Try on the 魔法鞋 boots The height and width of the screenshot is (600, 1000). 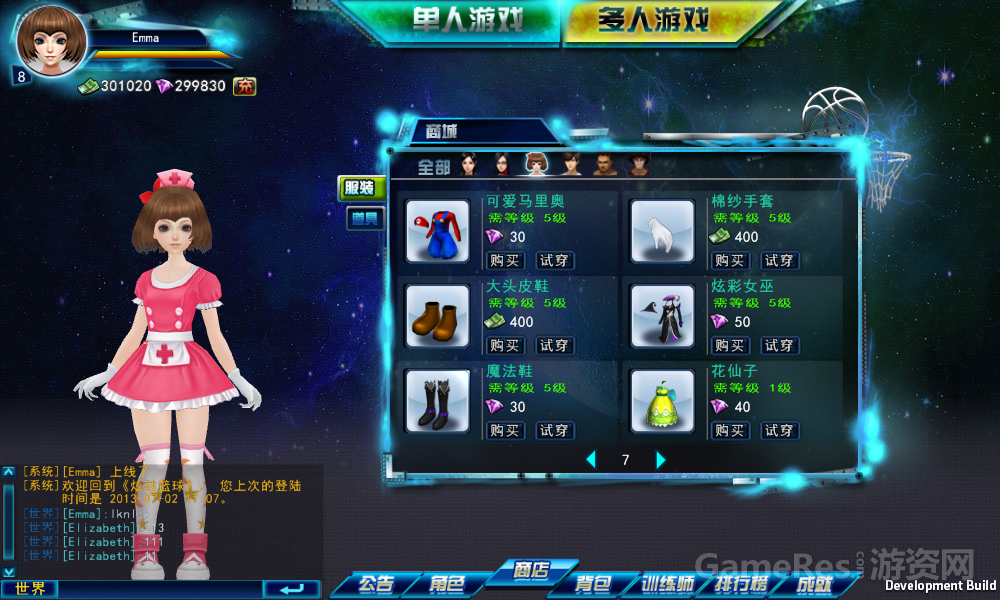click(x=554, y=430)
